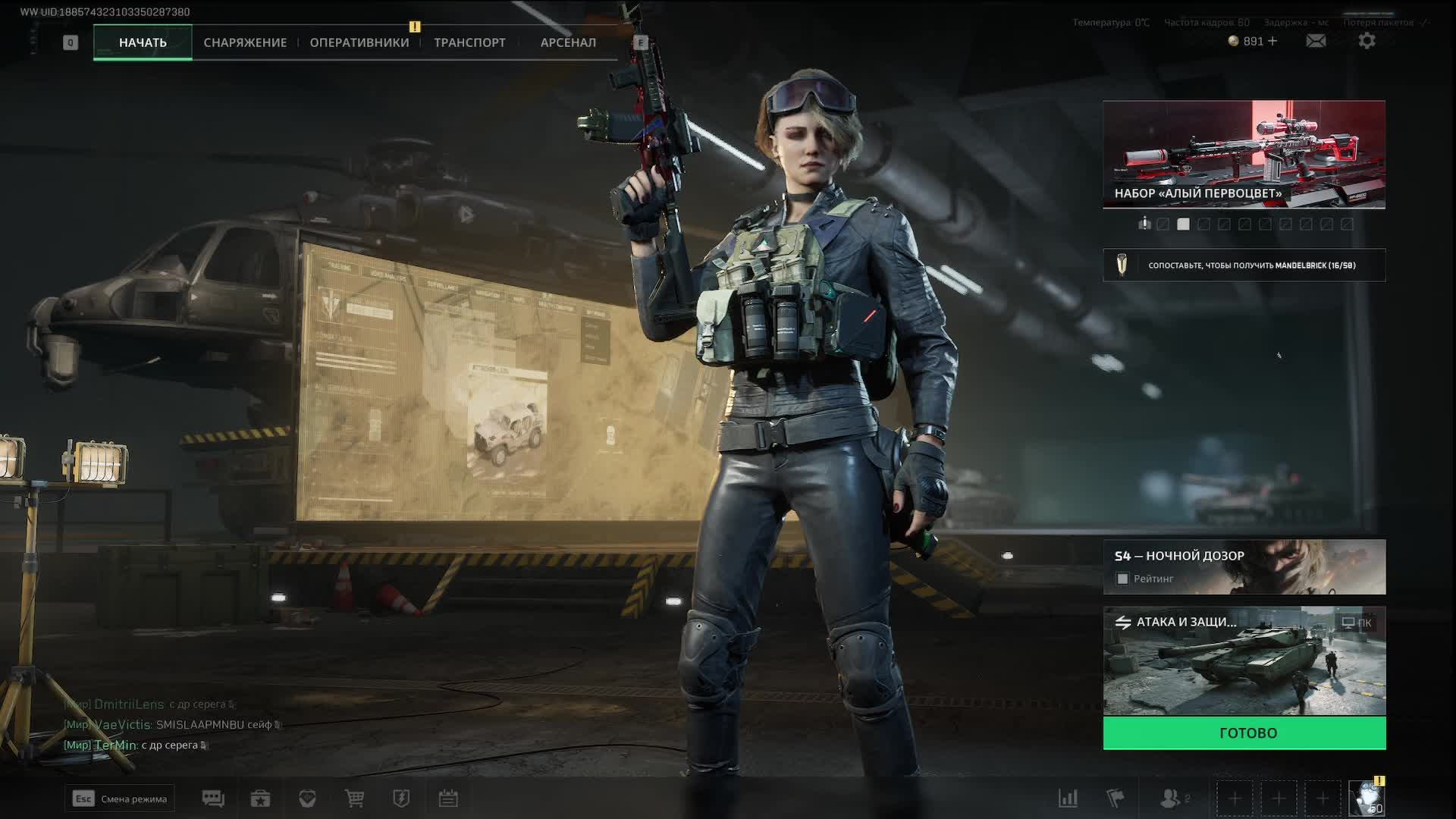
Task: Go to the Арсенал tab
Action: (568, 42)
